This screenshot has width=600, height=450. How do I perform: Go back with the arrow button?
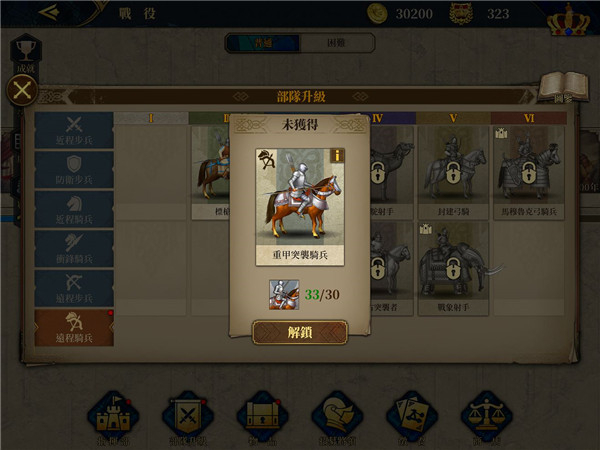[48, 13]
